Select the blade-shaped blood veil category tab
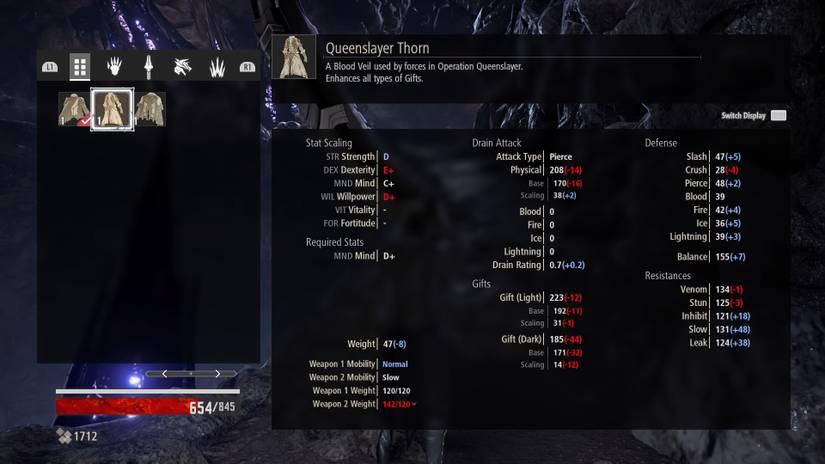825x464 pixels. click(148, 67)
